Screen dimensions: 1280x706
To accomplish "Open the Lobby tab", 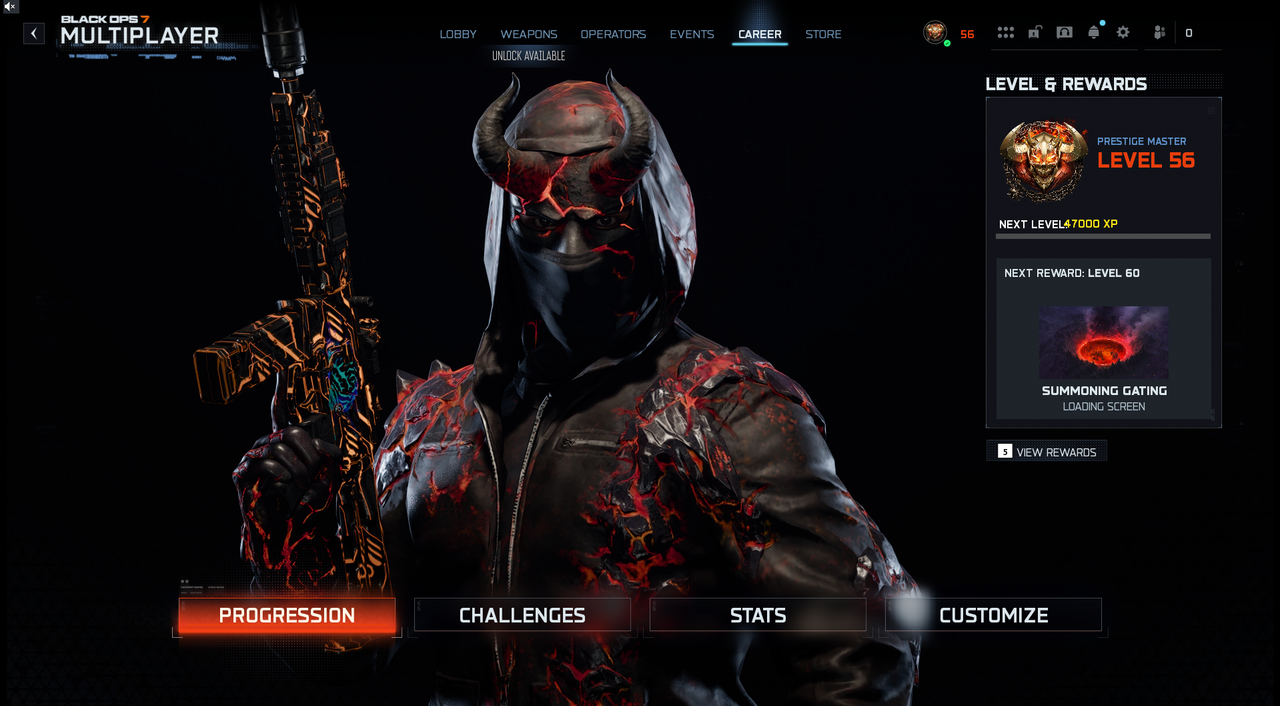I will coord(458,34).
